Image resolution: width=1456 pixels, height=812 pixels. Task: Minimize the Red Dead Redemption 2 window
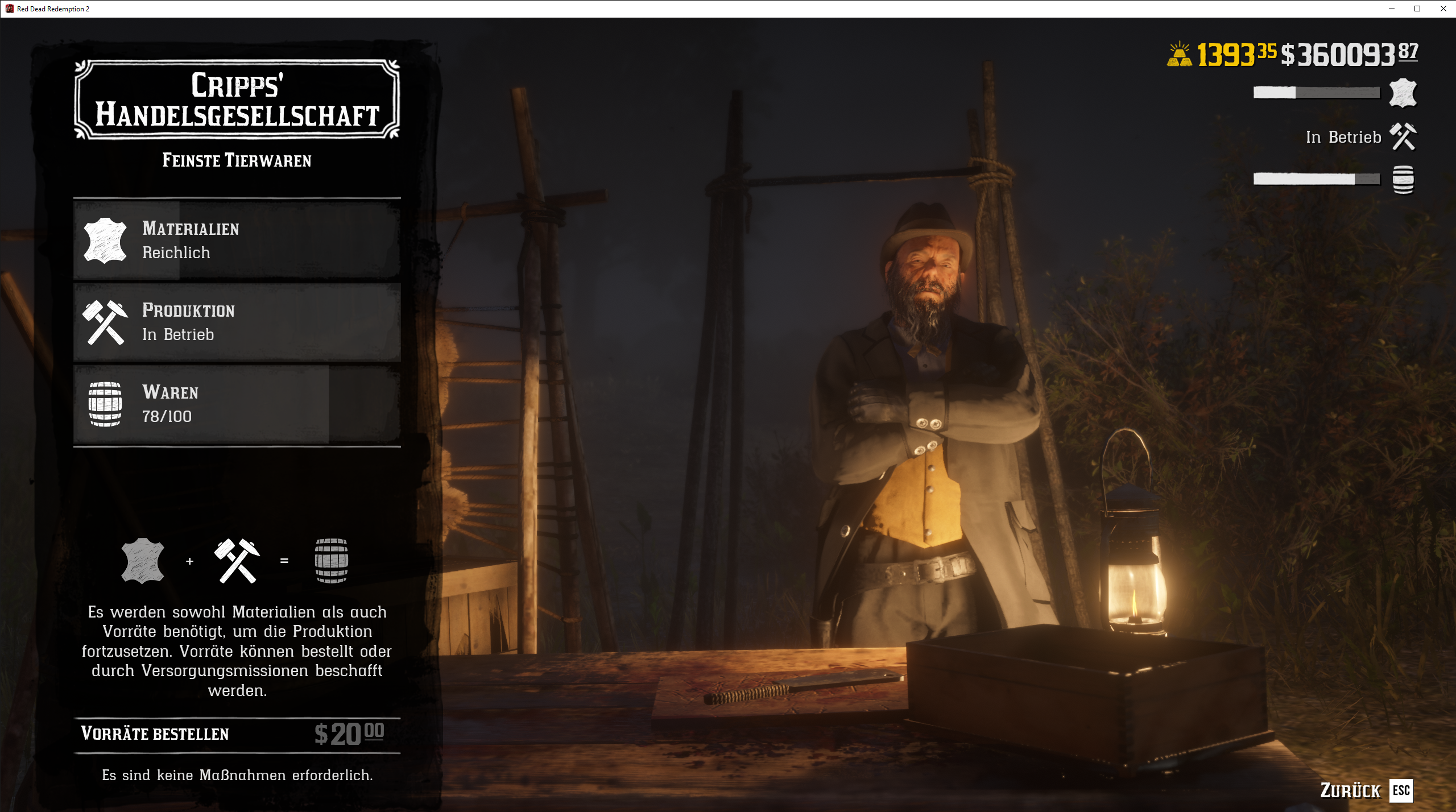(1391, 9)
